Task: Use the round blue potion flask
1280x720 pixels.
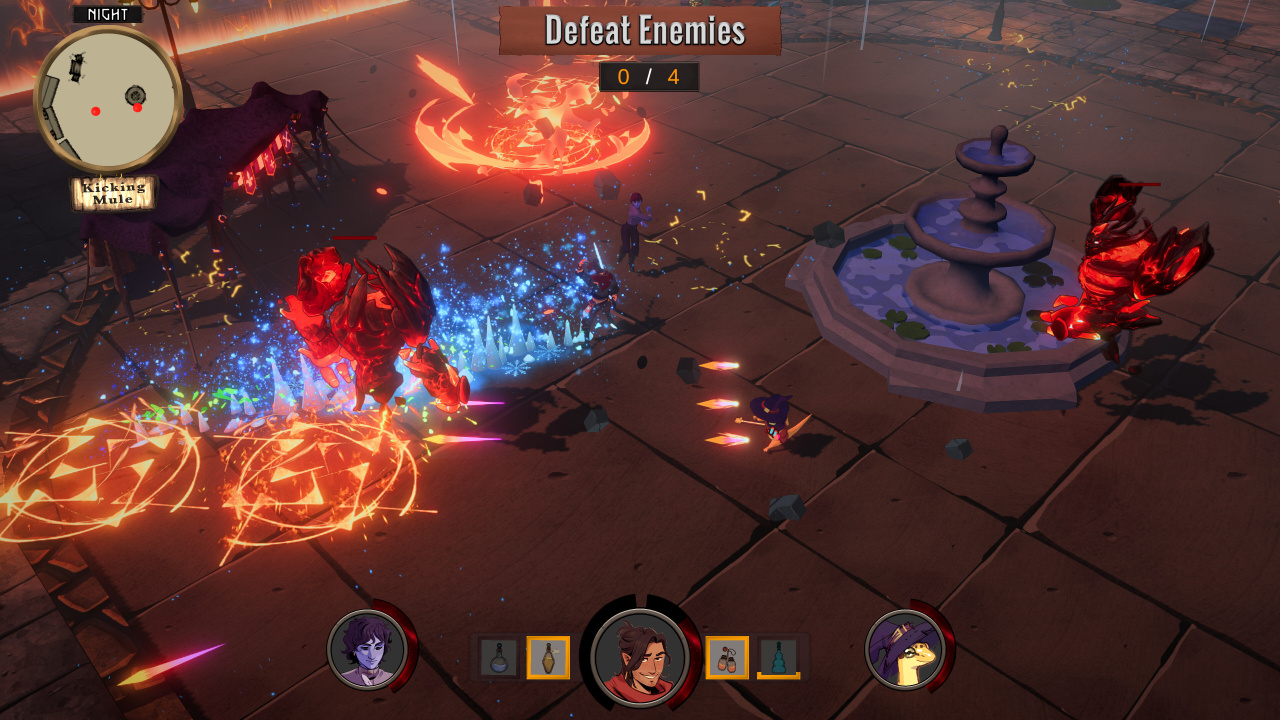Action: (498, 657)
